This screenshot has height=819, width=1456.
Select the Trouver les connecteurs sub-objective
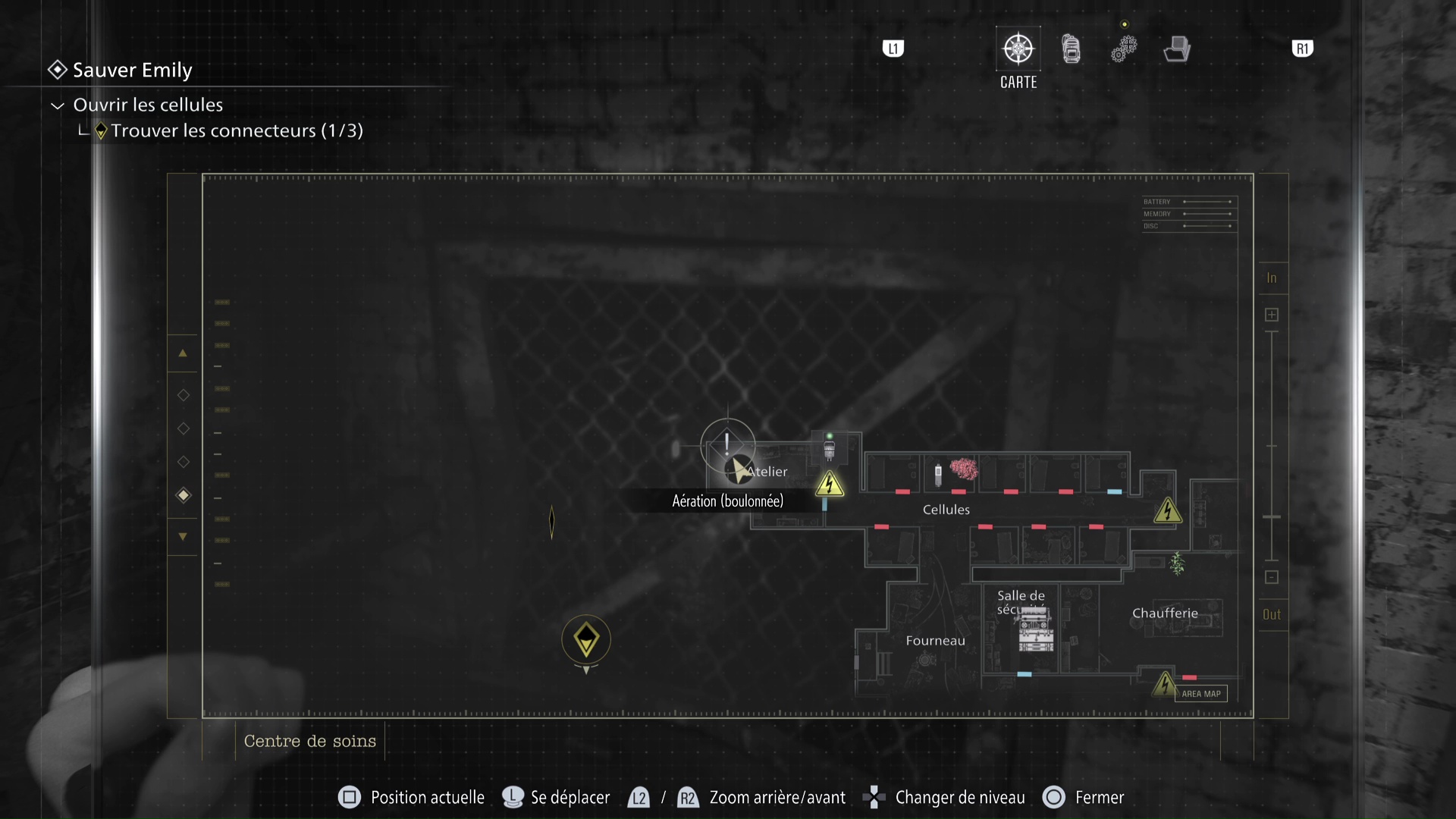tap(237, 130)
